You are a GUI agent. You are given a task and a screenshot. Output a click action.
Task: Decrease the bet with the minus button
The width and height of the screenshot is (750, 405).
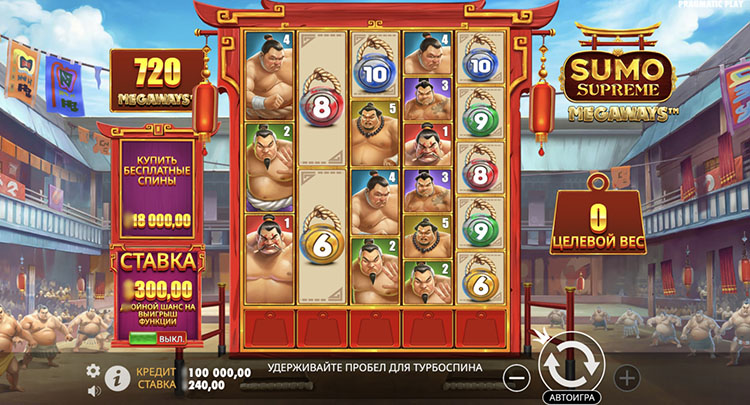click(x=516, y=378)
